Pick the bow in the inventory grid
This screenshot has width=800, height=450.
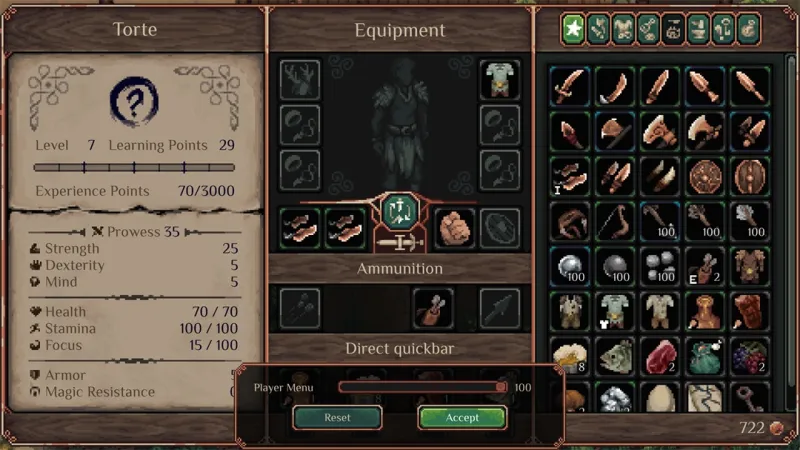pyautogui.click(x=613, y=220)
